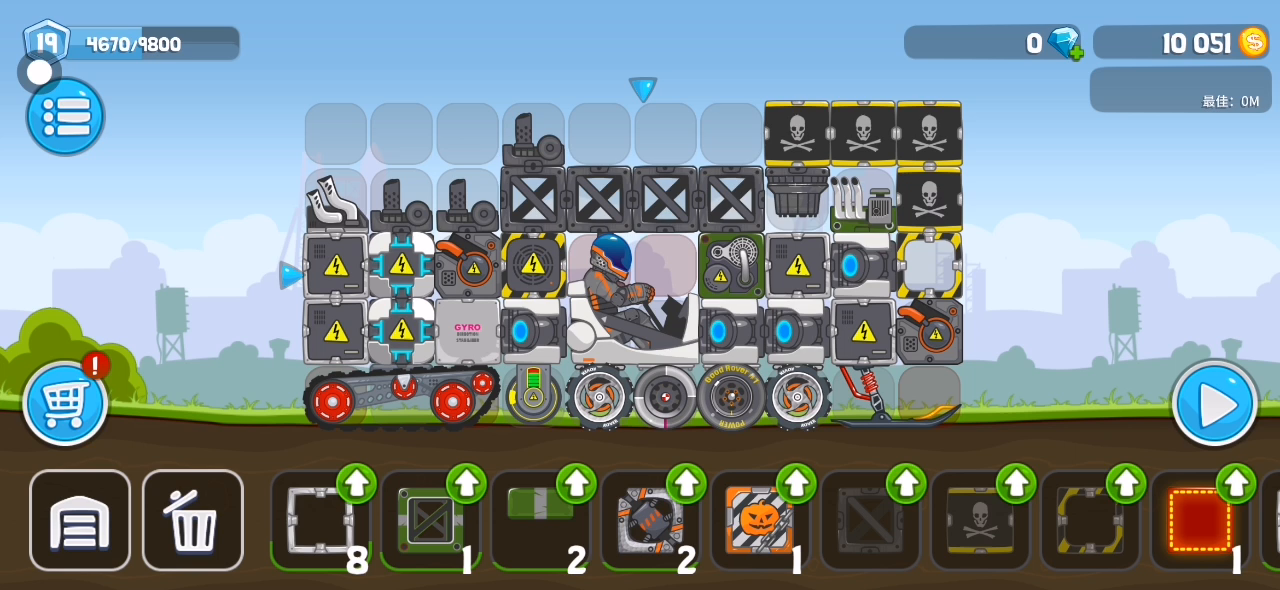The image size is (1280, 590).
Task: Click the trash can delete button
Action: pos(192,520)
